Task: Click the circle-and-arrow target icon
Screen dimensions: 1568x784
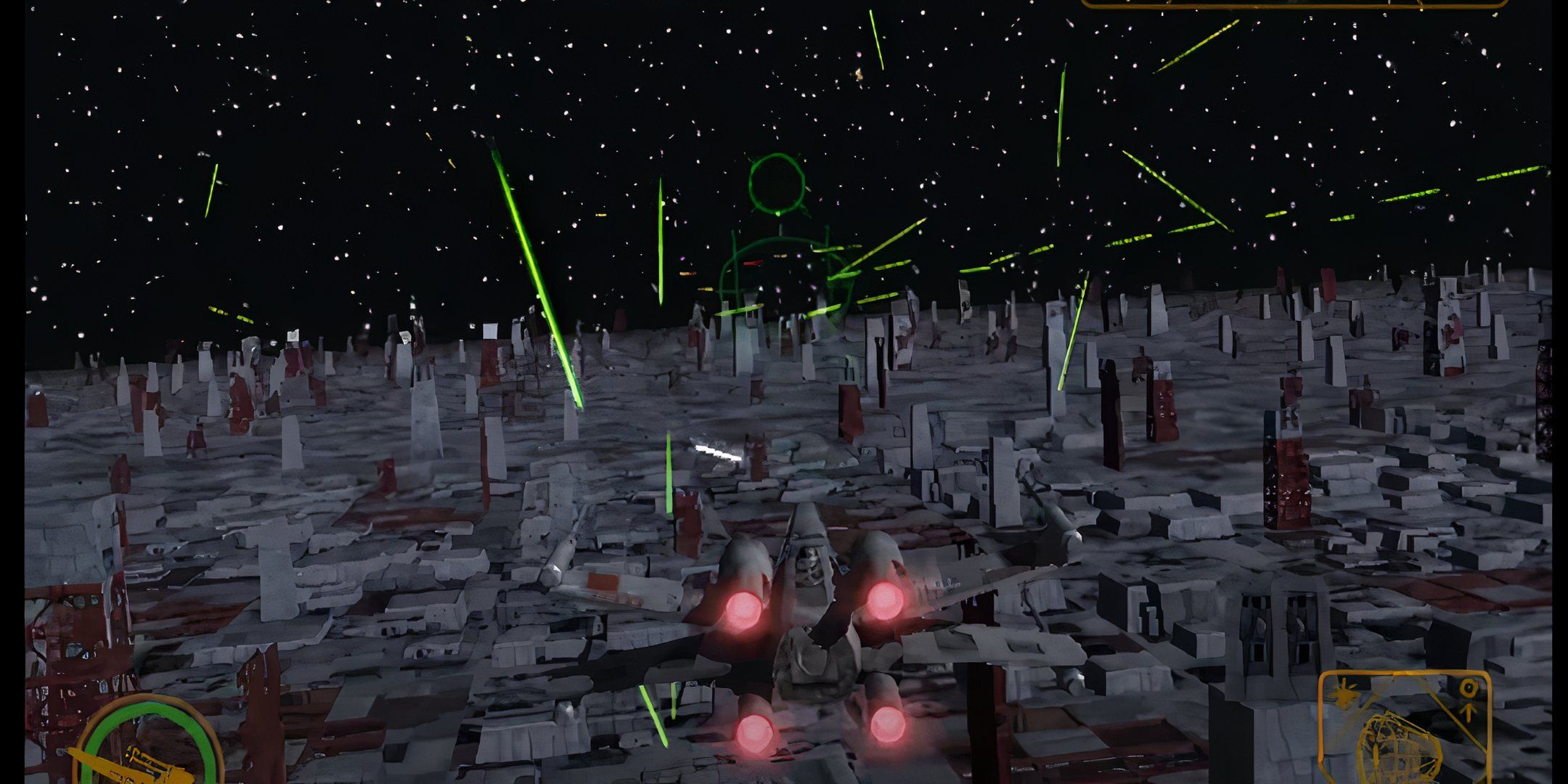Action: (1469, 698)
